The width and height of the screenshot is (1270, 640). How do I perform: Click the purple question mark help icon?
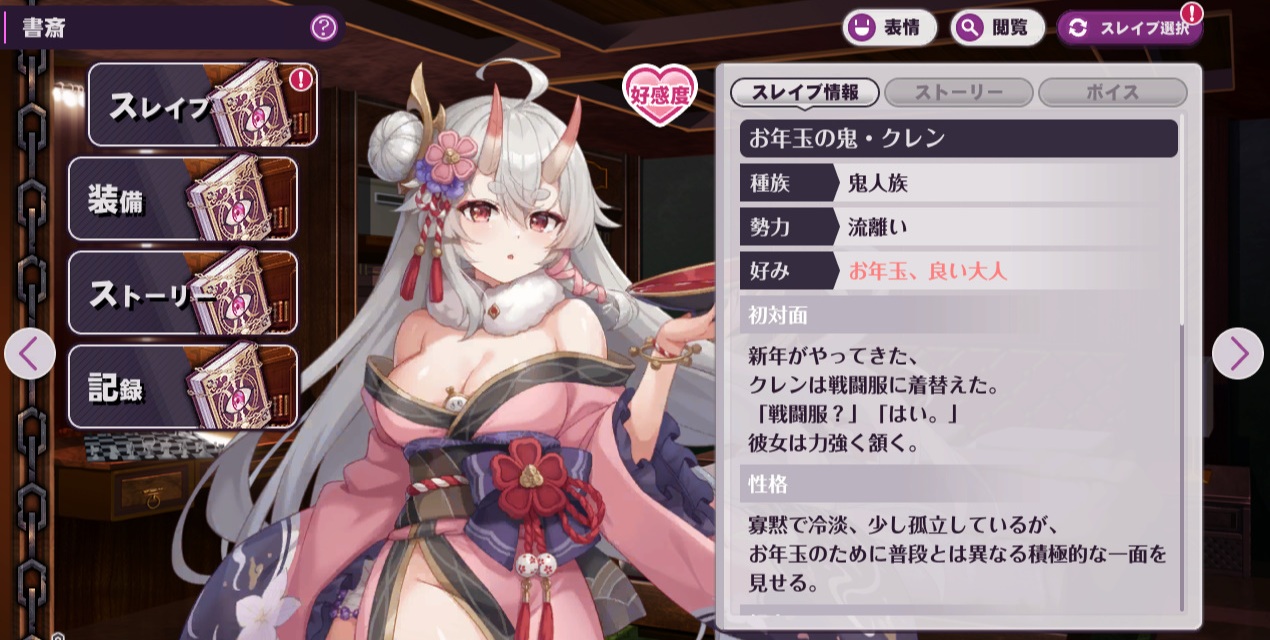(x=323, y=27)
